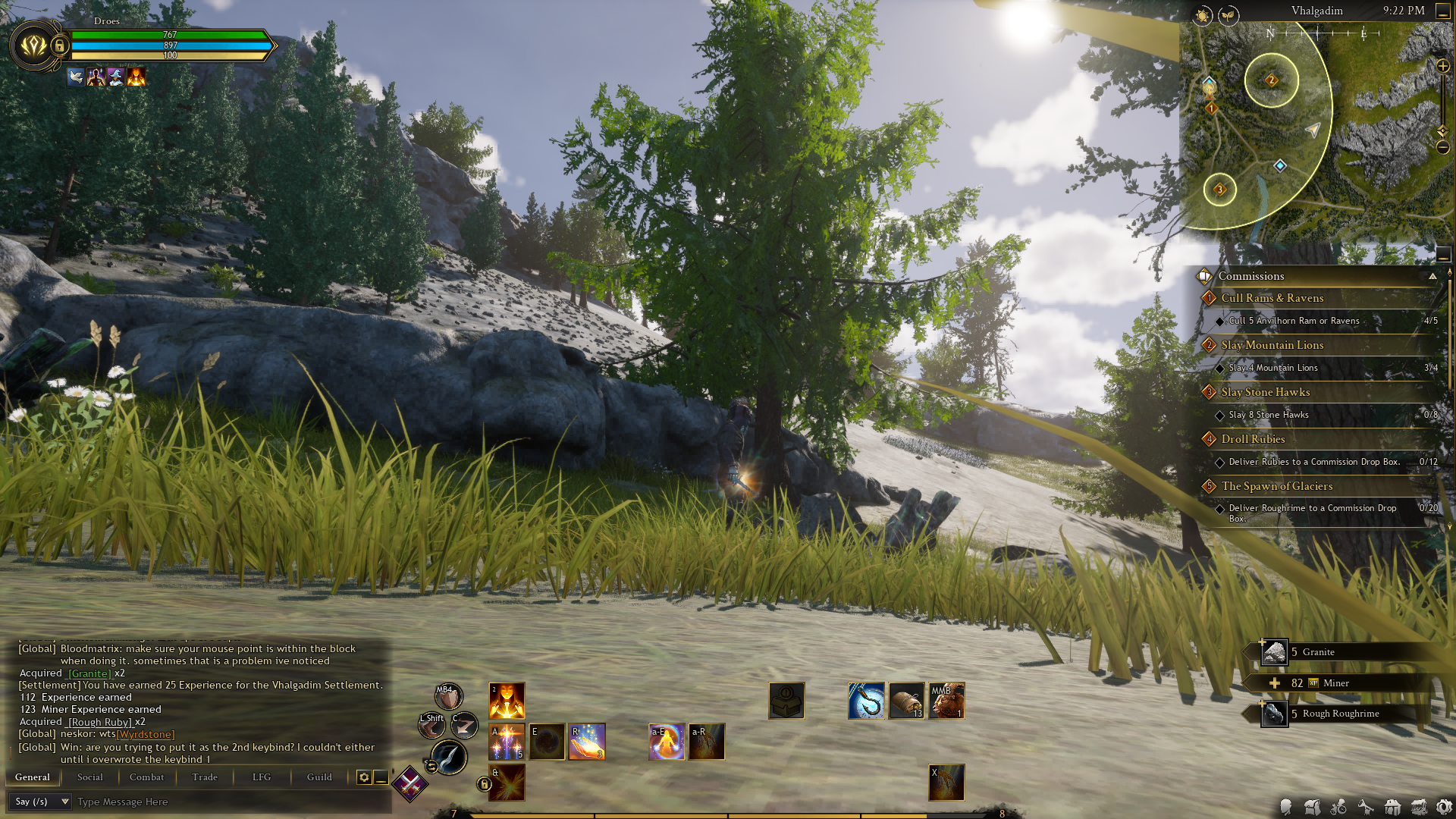Select the Cull Rams & Ravens commission

tap(1272, 298)
